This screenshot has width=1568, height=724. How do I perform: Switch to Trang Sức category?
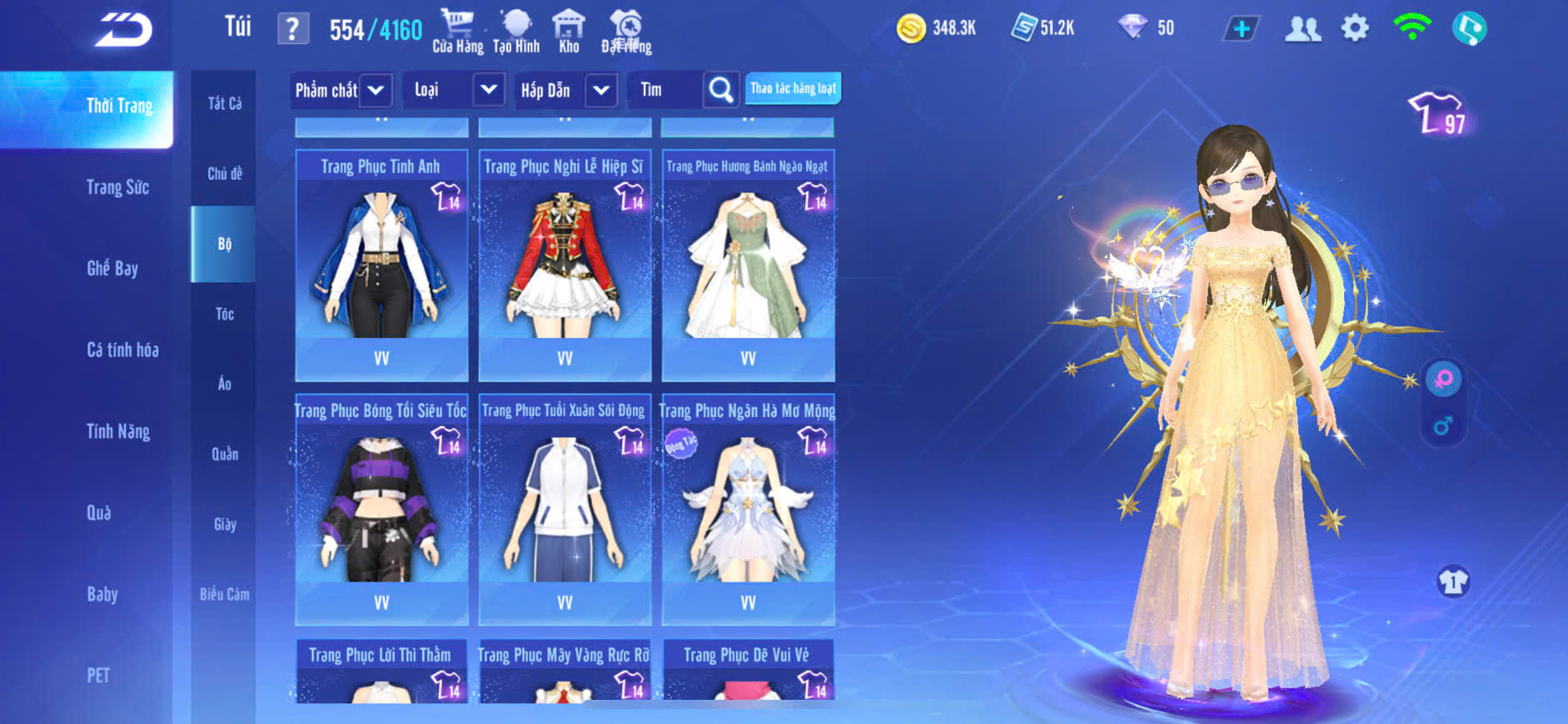[117, 187]
